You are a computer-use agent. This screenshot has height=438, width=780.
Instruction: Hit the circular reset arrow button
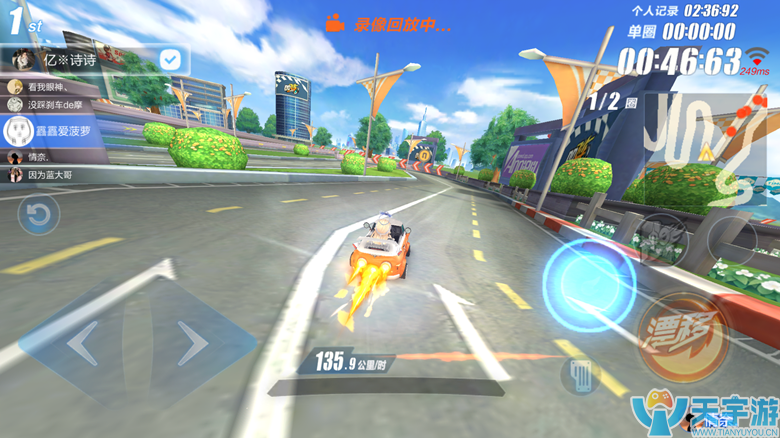[38, 215]
